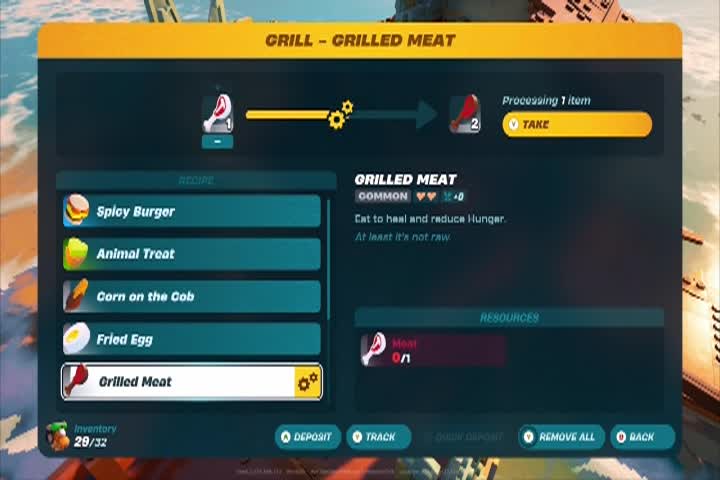The image size is (720, 480).
Task: Take the processed grilled meat
Action: point(576,125)
